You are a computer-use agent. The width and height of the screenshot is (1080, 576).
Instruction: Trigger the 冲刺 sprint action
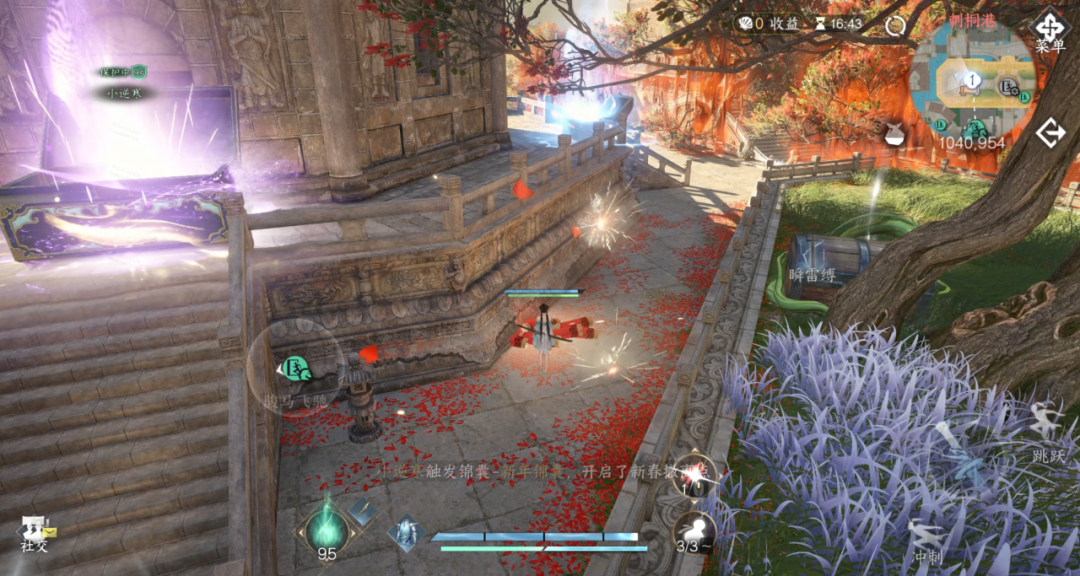(x=927, y=538)
